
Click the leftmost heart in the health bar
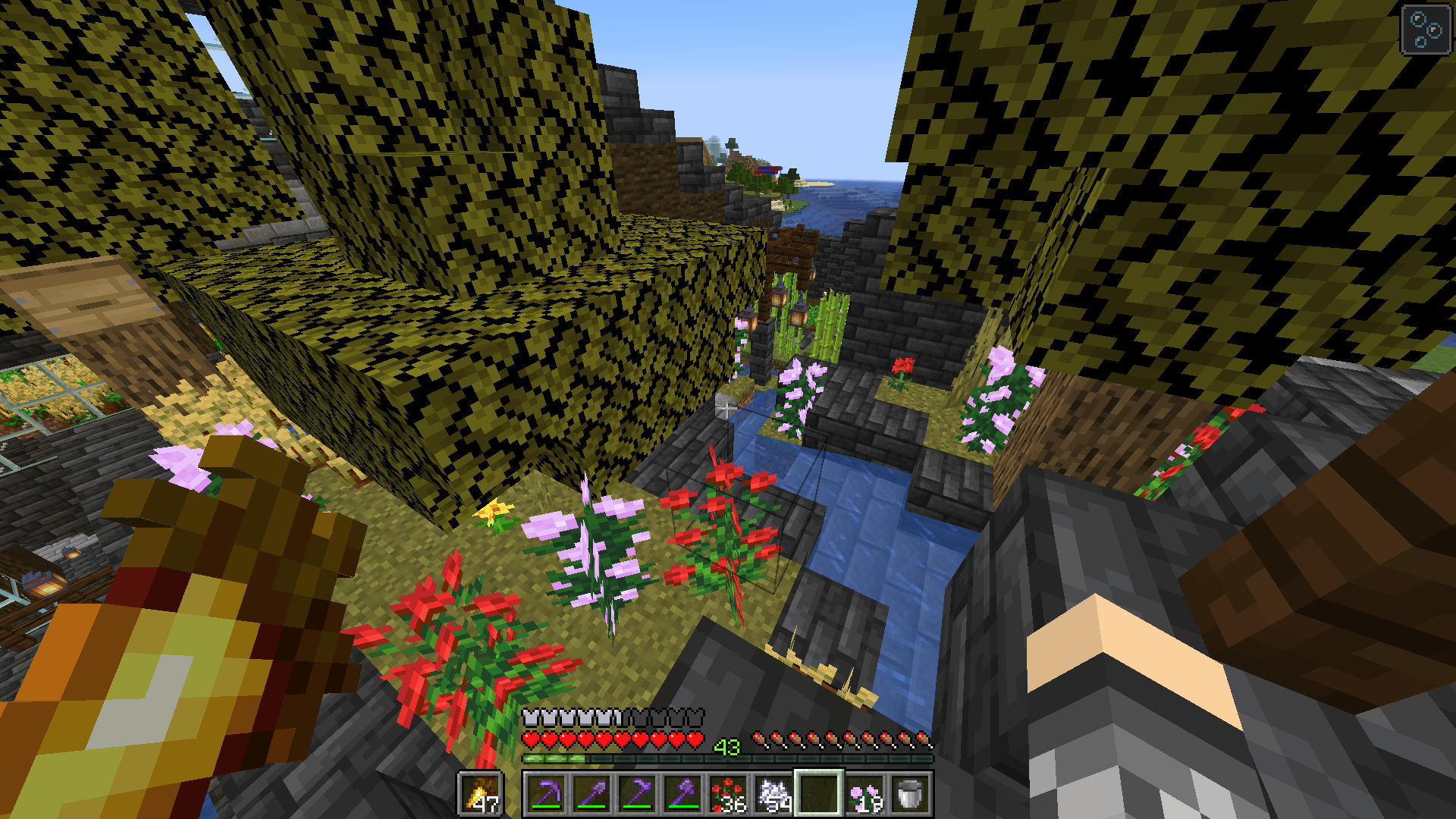coord(531,738)
